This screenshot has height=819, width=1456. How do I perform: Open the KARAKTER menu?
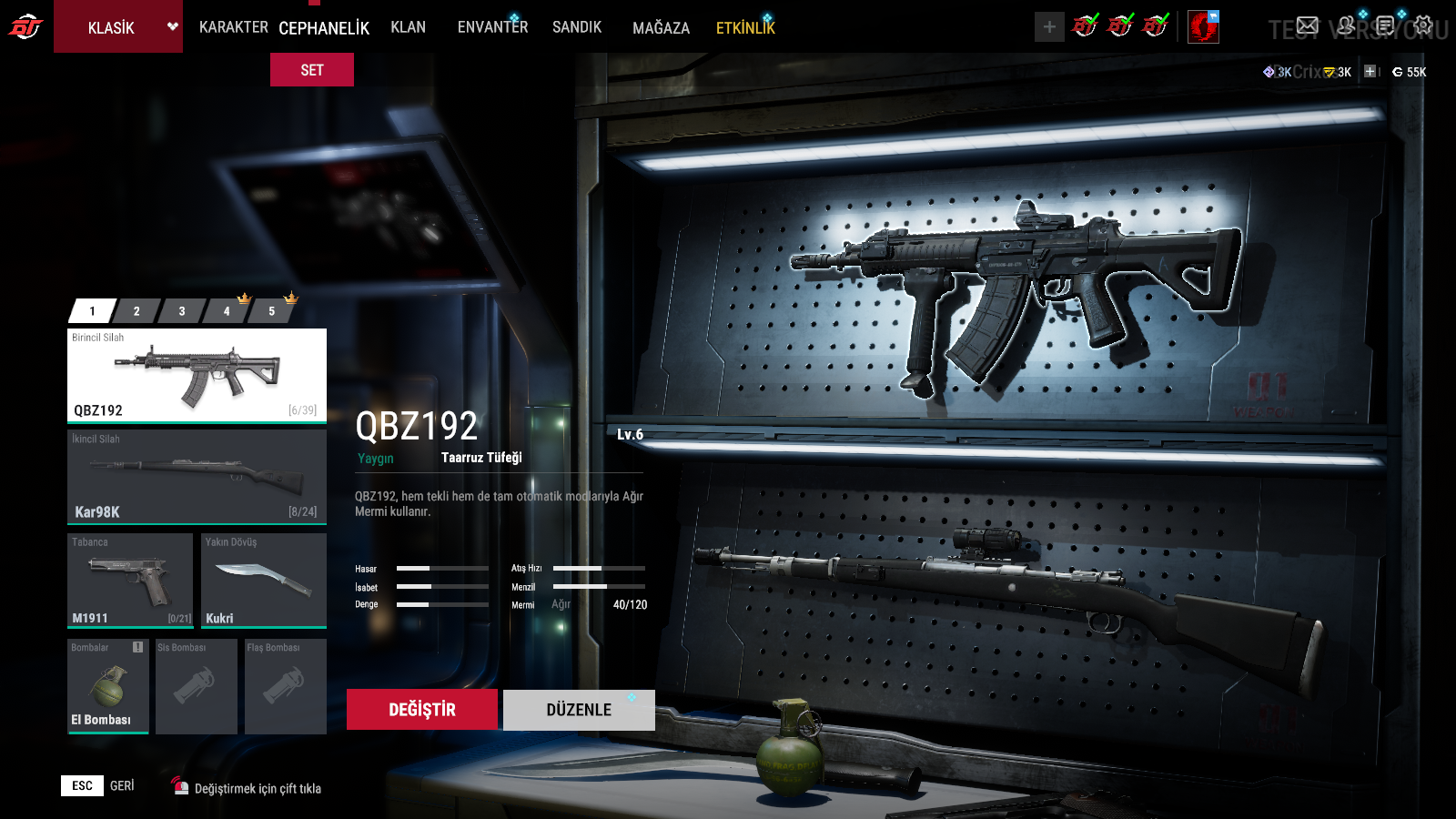tap(233, 27)
